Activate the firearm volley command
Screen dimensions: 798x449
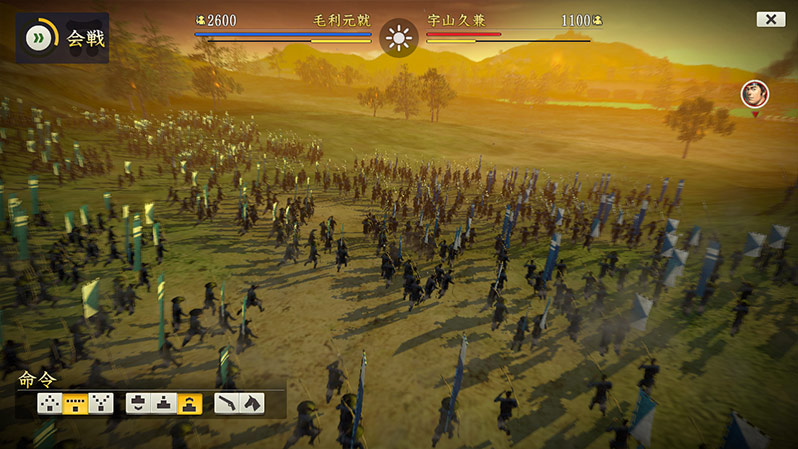click(x=227, y=403)
